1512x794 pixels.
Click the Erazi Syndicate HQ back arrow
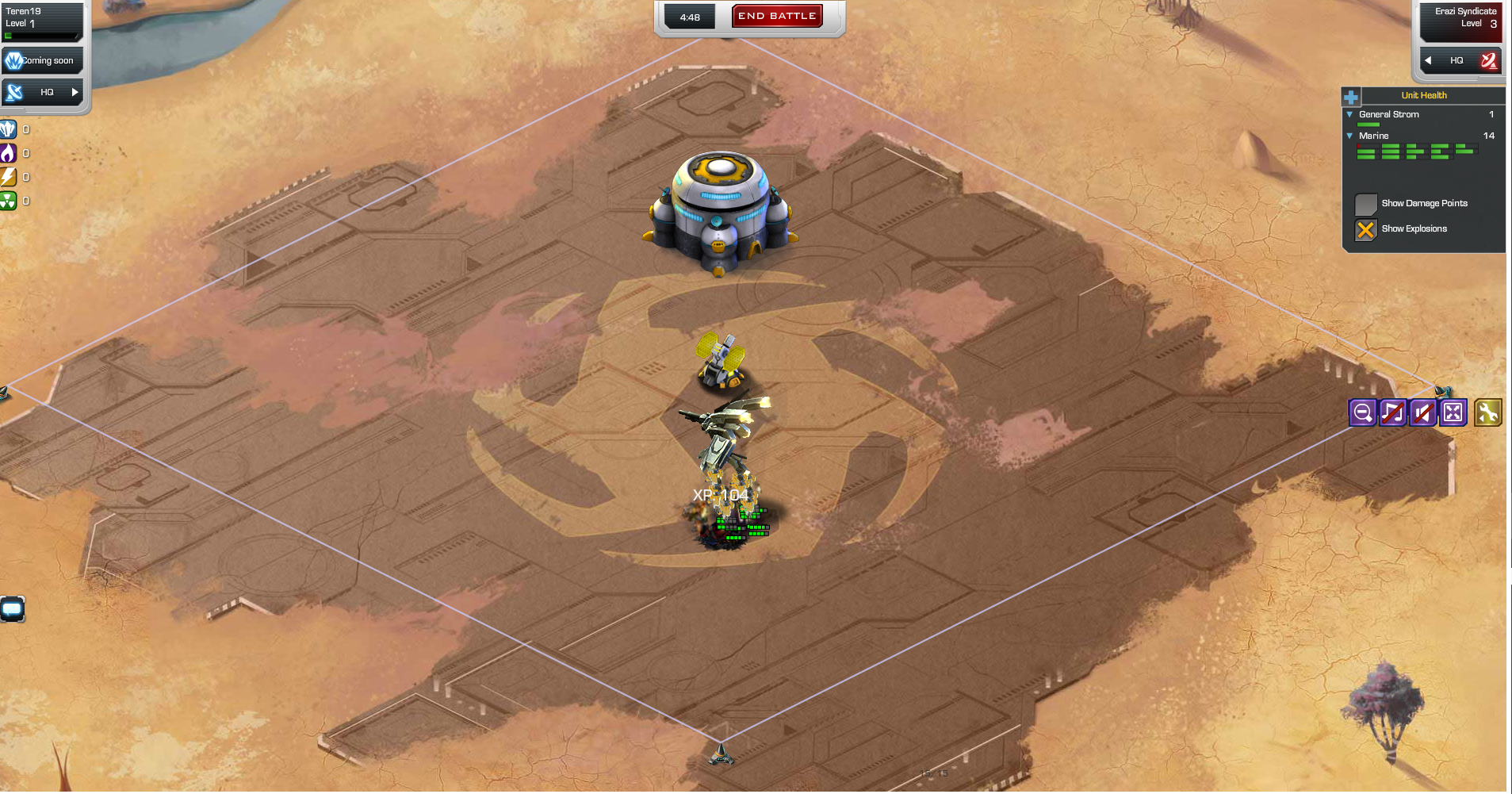pos(1430,60)
